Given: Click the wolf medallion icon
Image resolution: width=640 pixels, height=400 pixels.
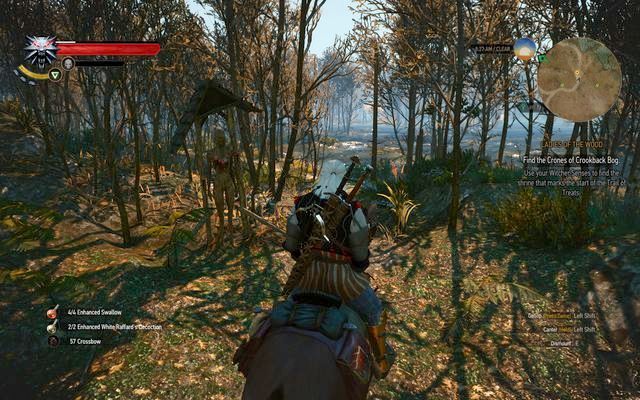Looking at the screenshot, I should click(39, 50).
